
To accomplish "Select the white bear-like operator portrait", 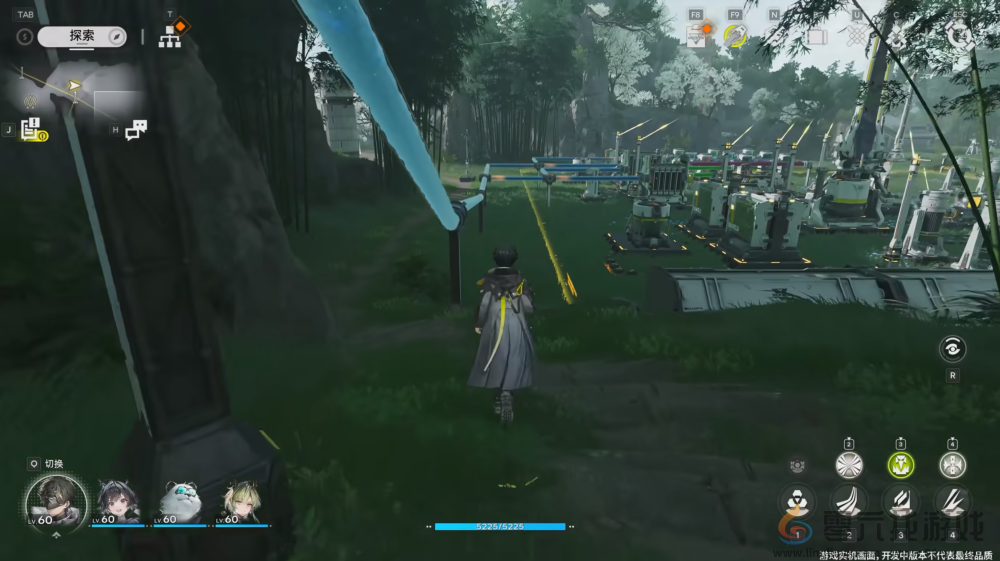I will (x=180, y=500).
